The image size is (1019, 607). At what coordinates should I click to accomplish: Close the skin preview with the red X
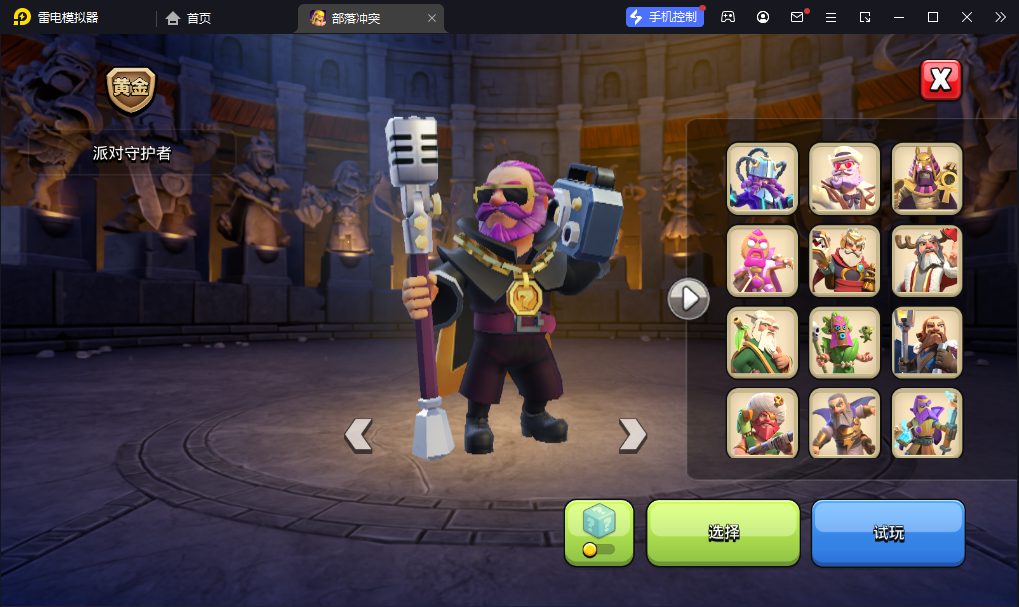point(940,81)
